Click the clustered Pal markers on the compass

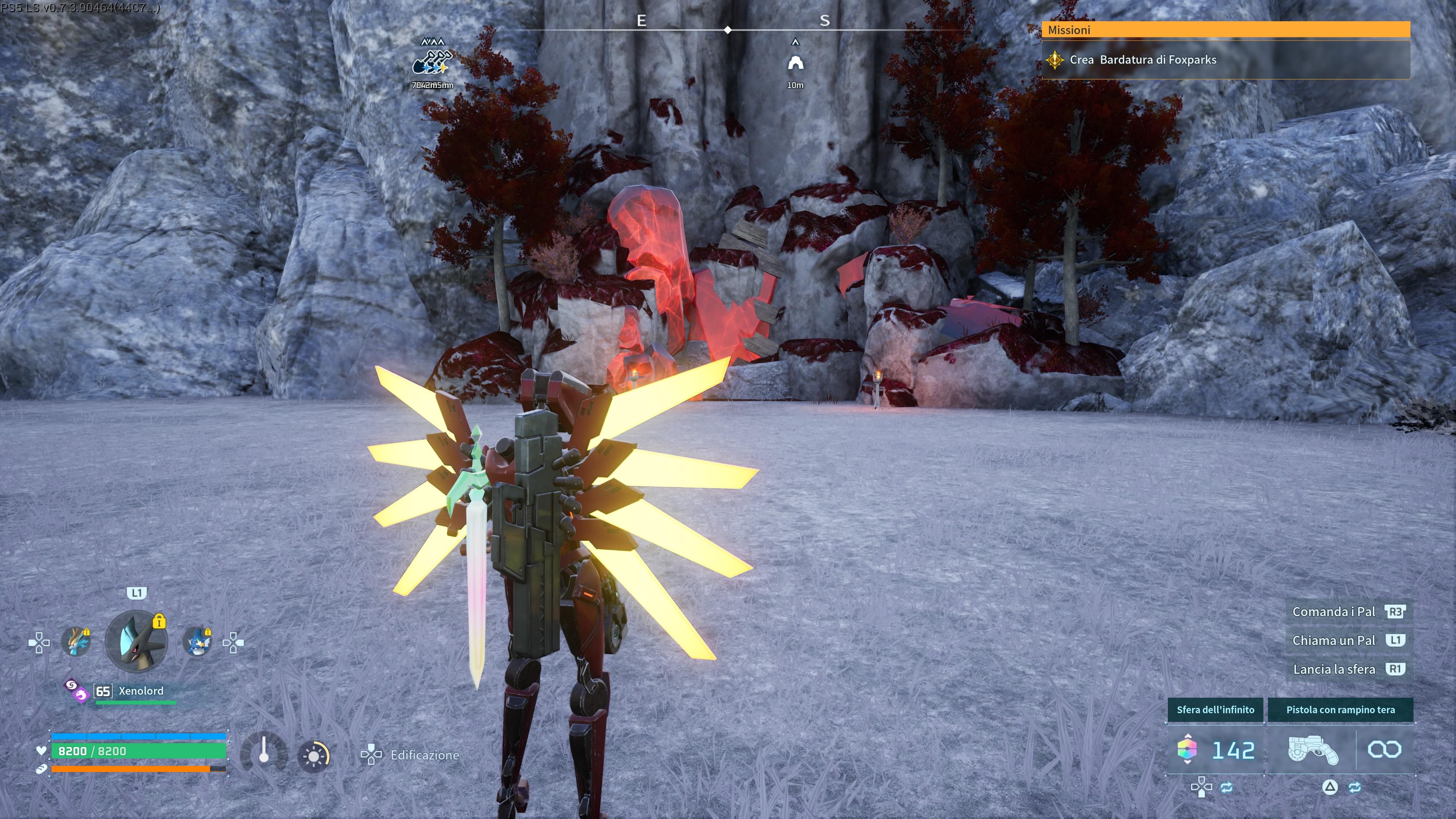[432, 62]
